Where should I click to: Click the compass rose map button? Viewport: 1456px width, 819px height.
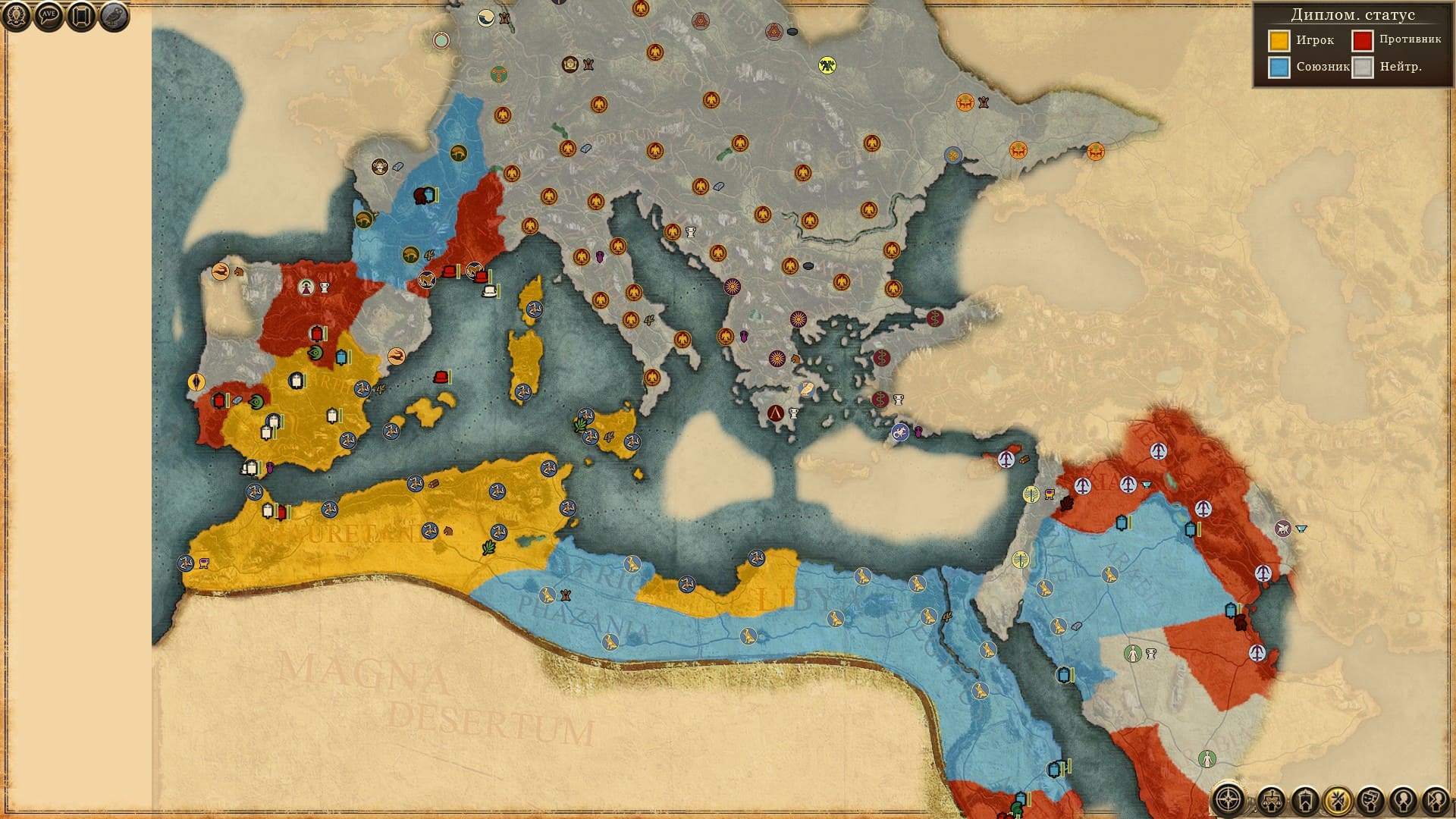click(1228, 799)
